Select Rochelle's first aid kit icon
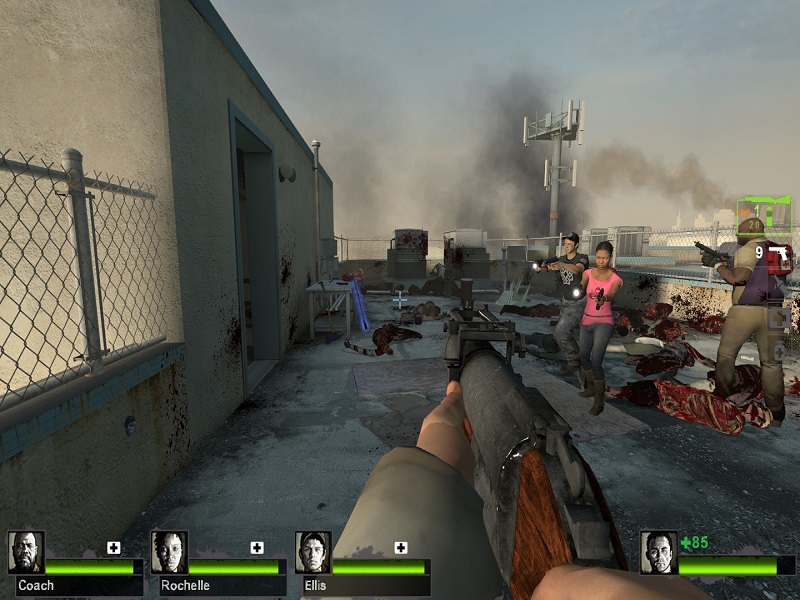800x600 pixels. click(257, 547)
